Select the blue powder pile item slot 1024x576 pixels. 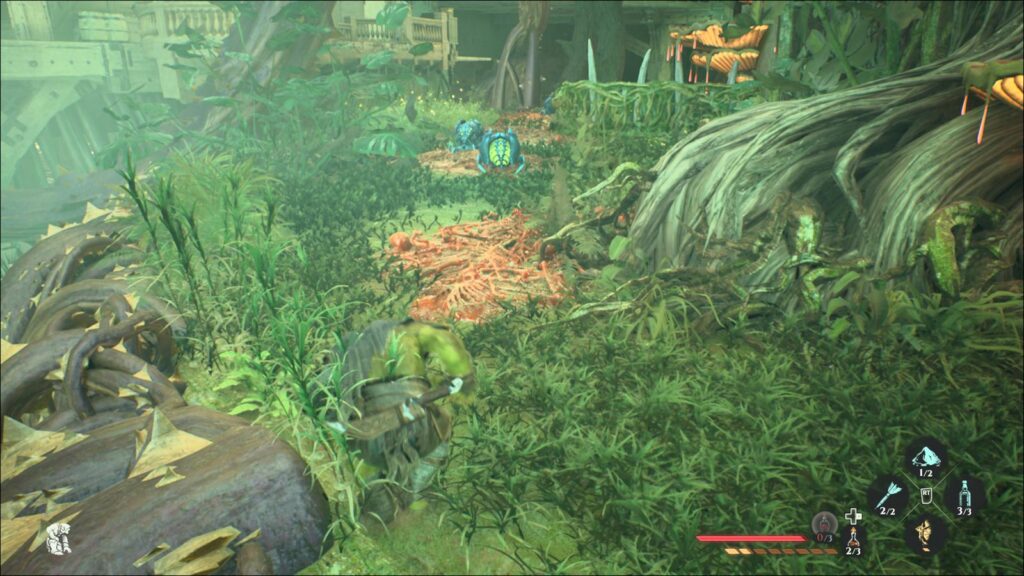pos(925,458)
